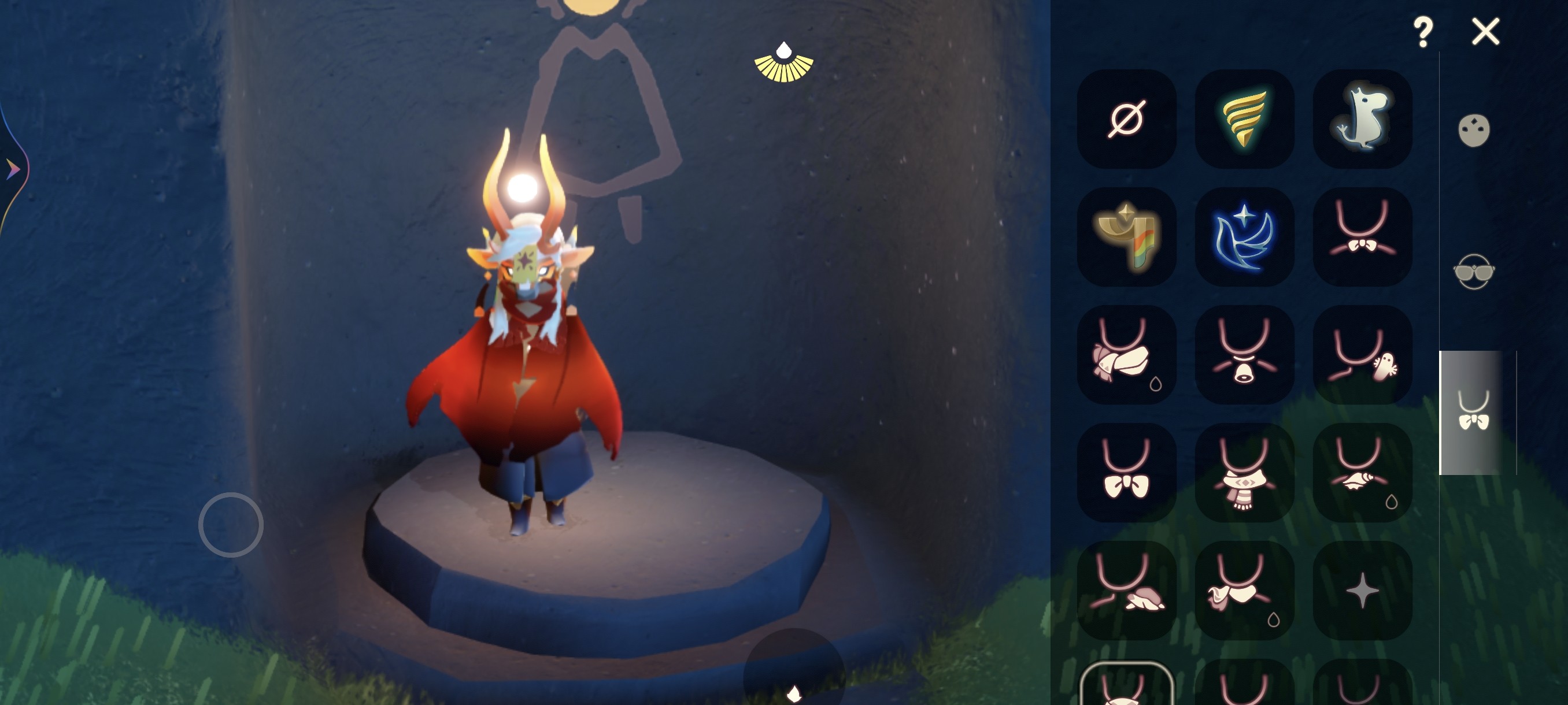
Task: Switch to the mask category tab
Action: (x=1474, y=130)
